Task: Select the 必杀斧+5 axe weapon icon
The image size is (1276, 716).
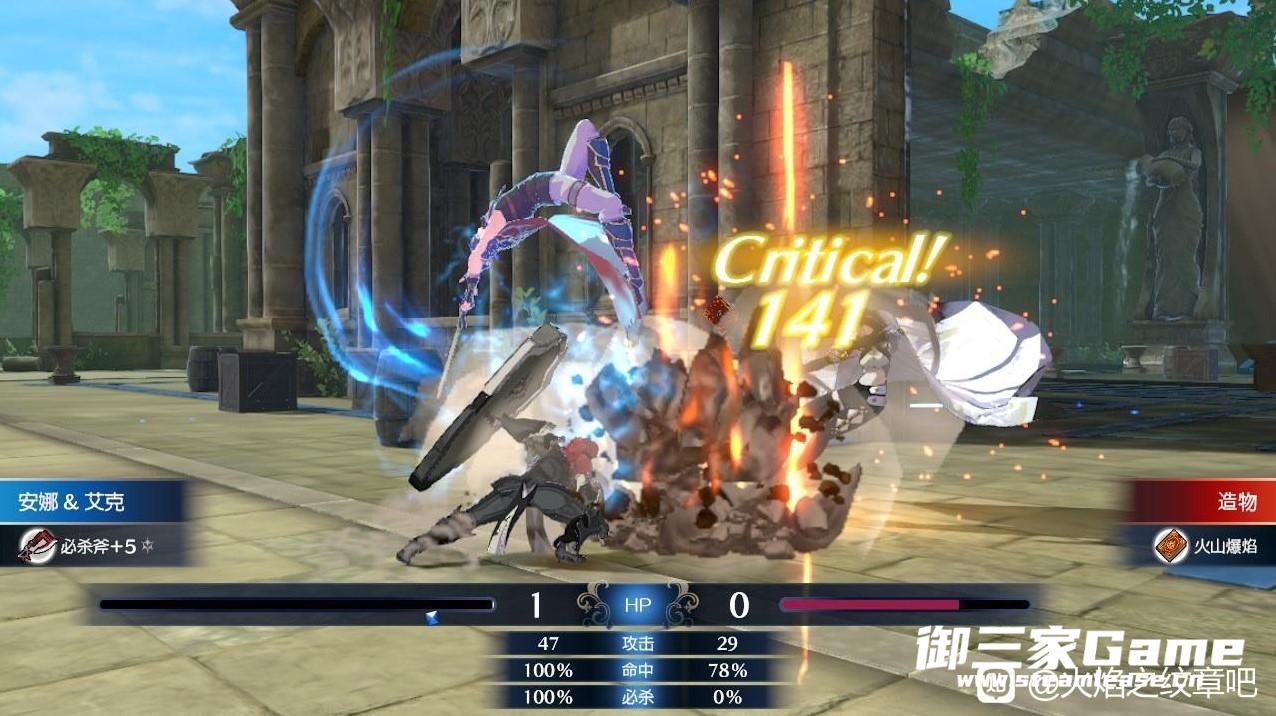Action: tap(38, 546)
